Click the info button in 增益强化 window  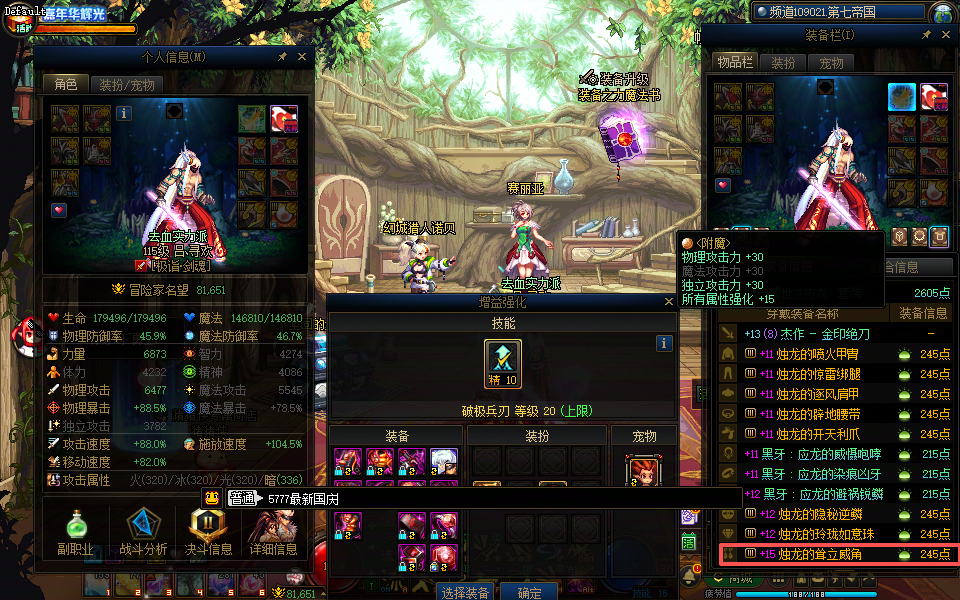pos(663,343)
